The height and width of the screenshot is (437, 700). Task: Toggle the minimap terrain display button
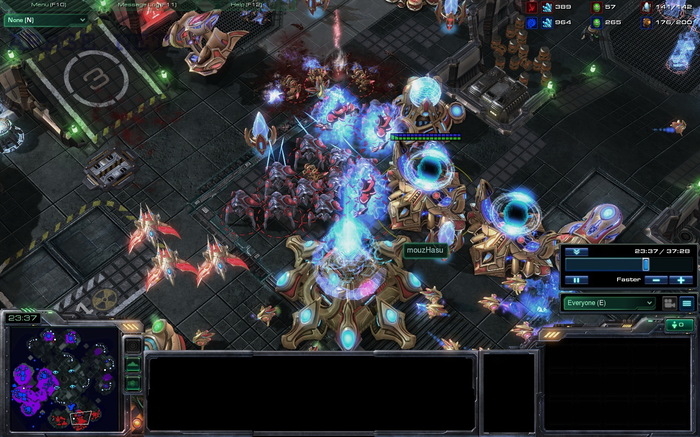click(133, 365)
